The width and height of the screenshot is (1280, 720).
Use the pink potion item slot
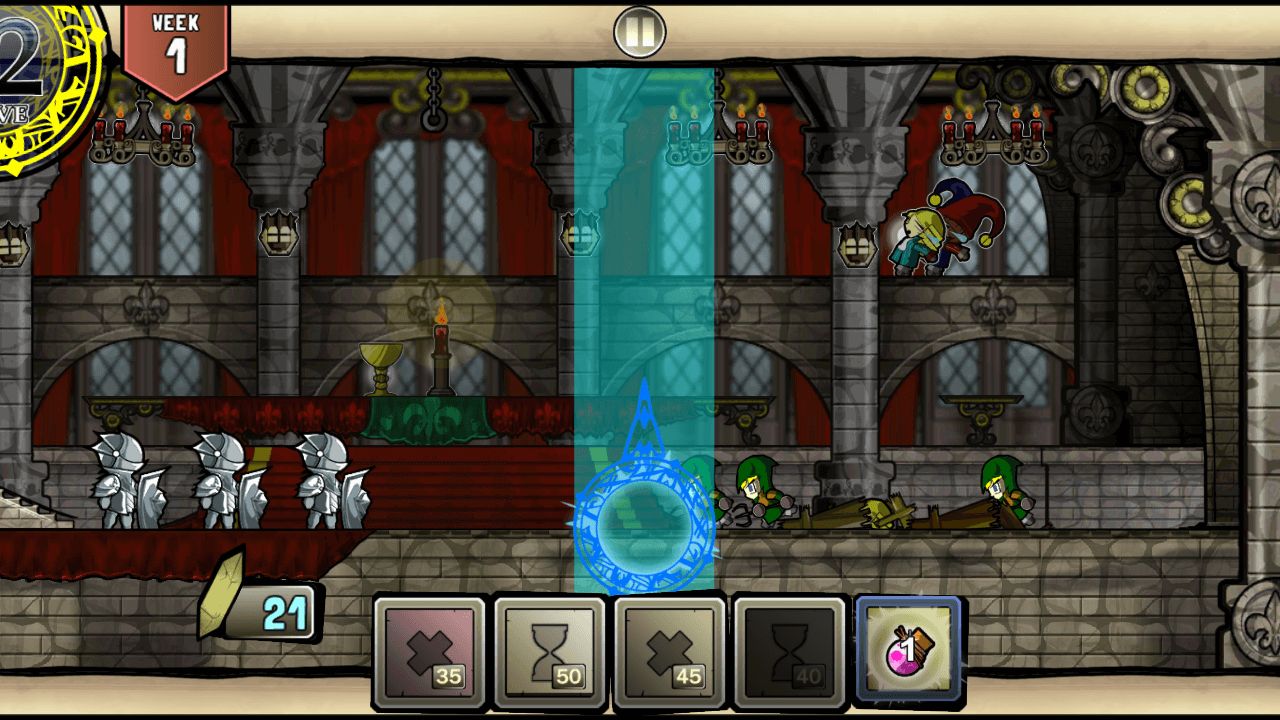(908, 650)
